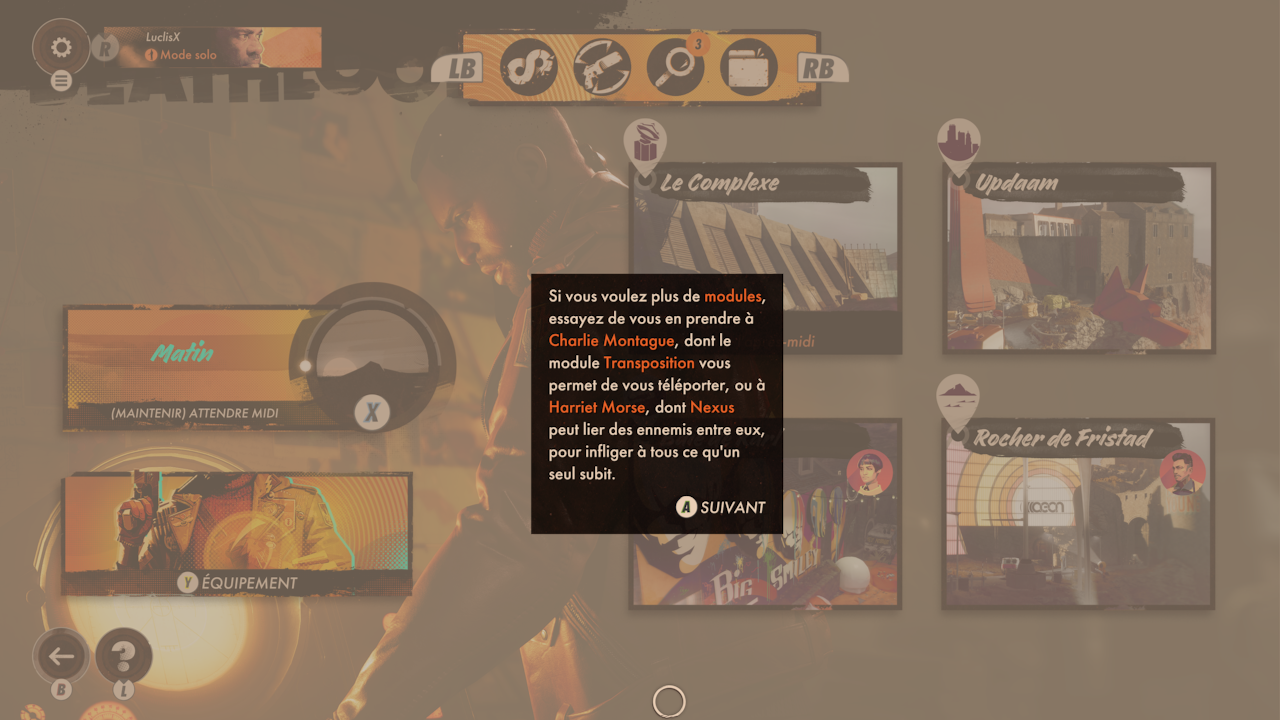Open the magnifying glass leads tab
This screenshot has height=720, width=1280.
(x=675, y=67)
